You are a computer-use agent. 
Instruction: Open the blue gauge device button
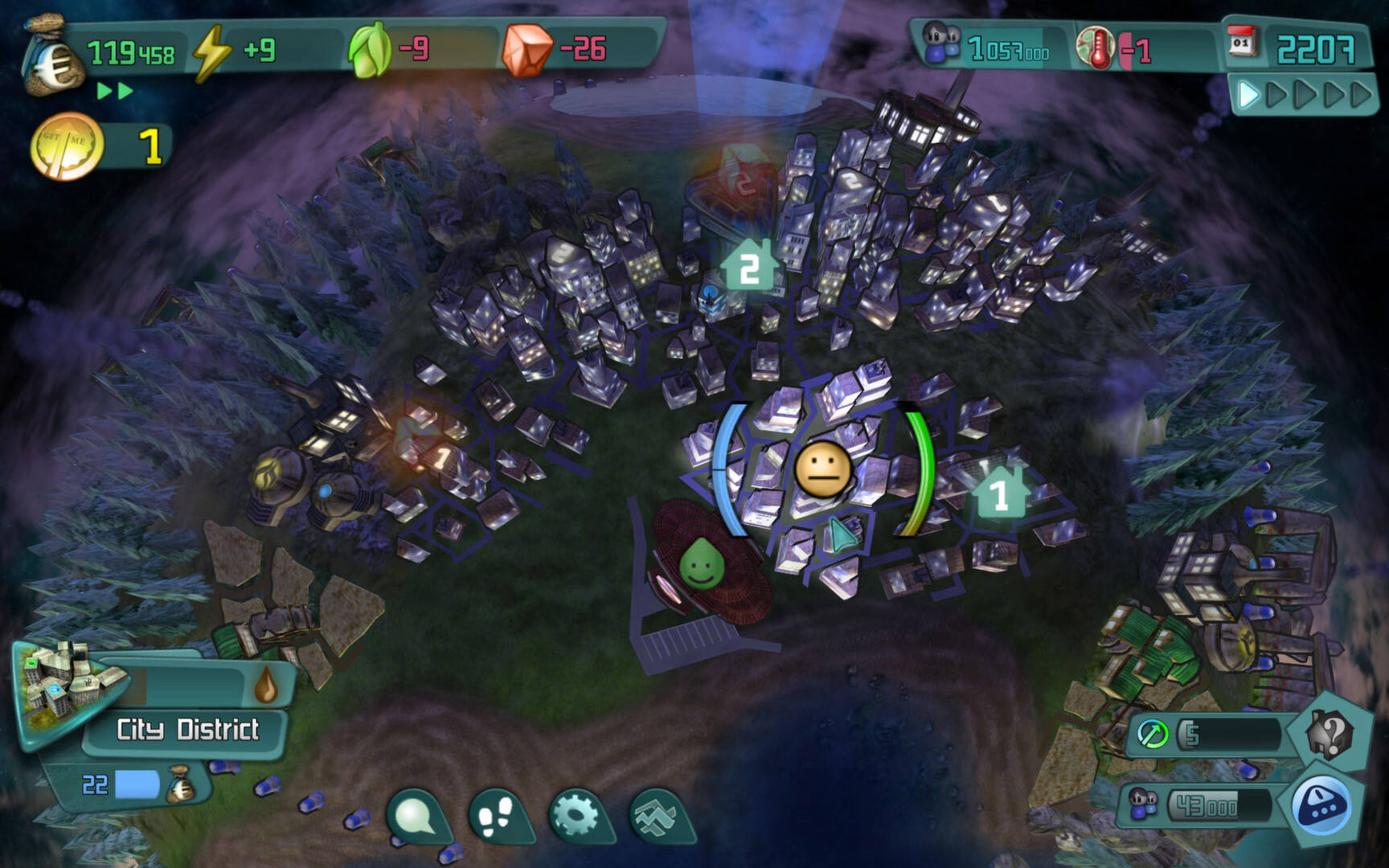(x=1322, y=805)
